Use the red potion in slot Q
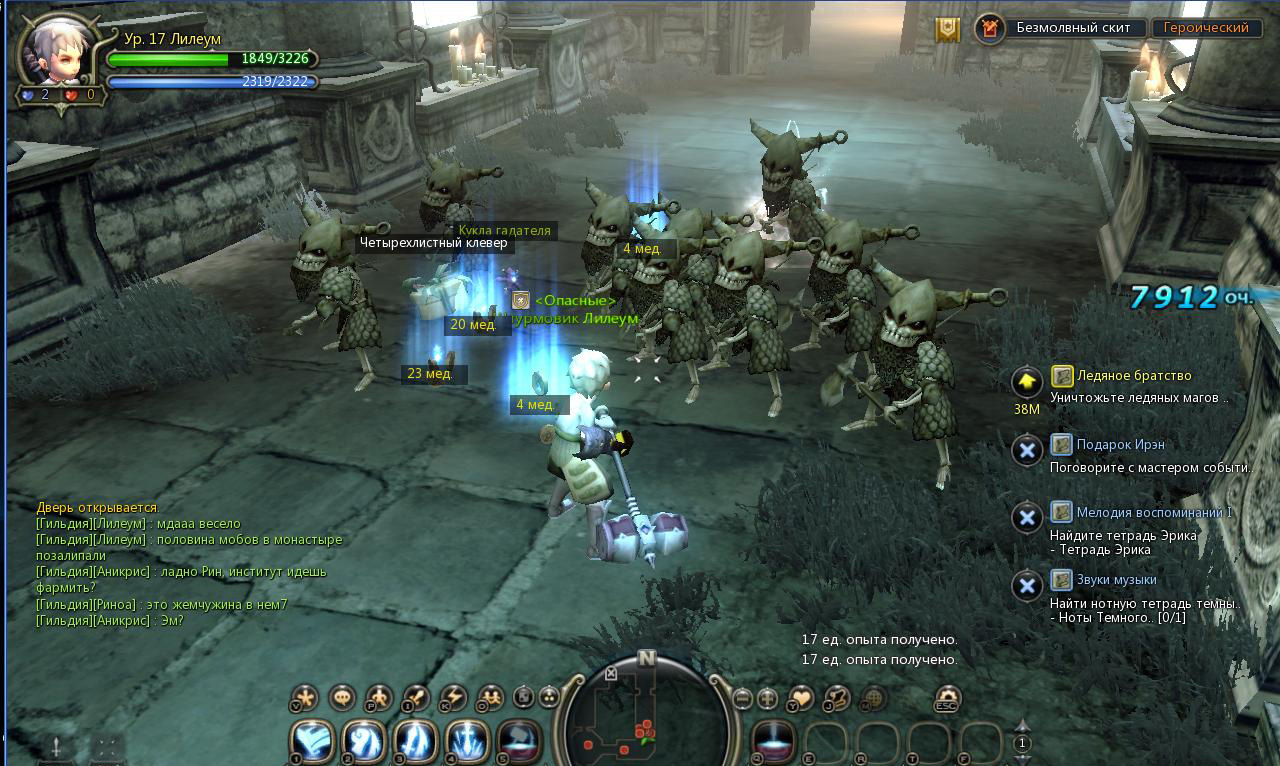The height and width of the screenshot is (766, 1280). 773,741
